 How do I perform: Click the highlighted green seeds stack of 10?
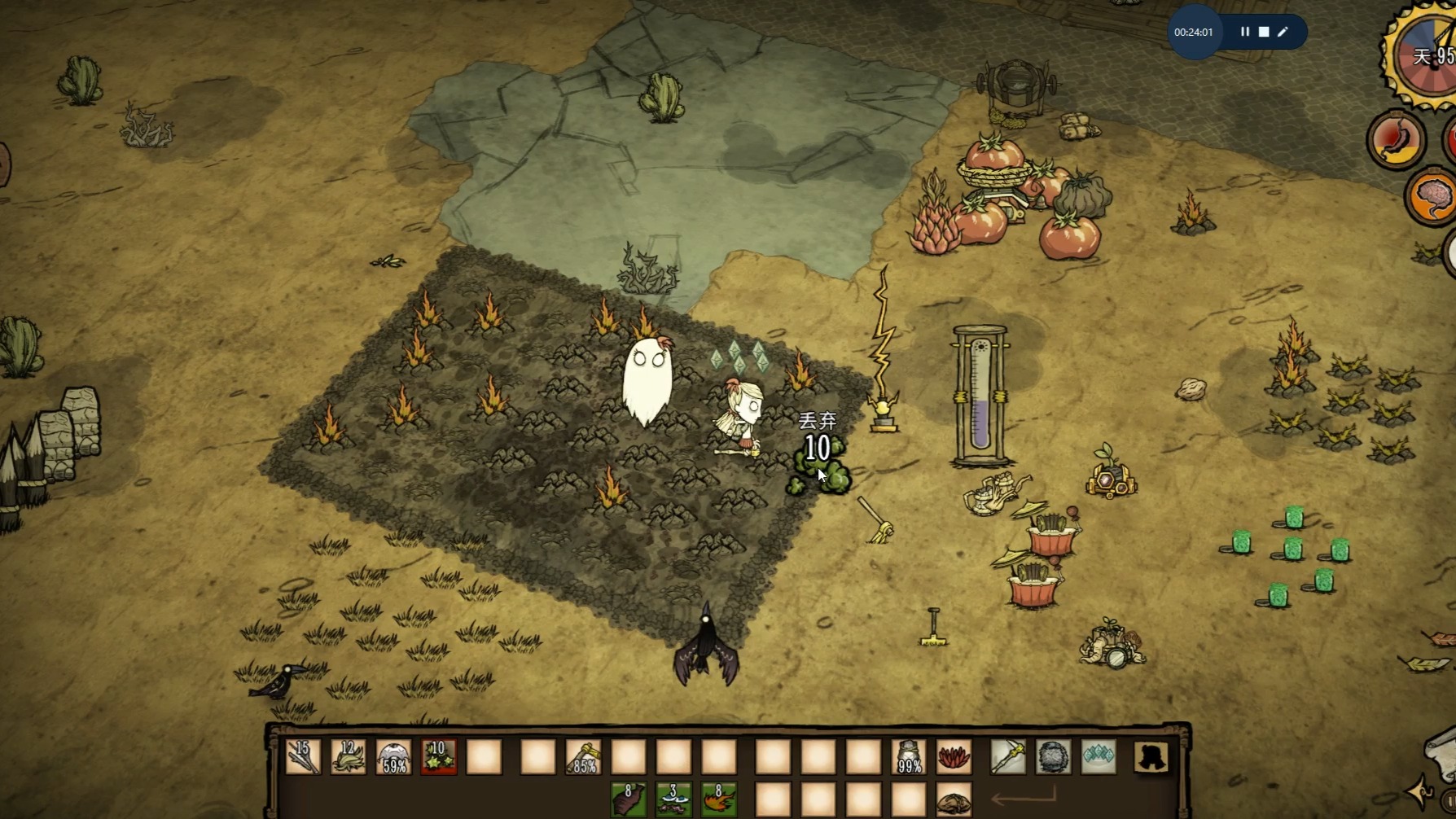(x=439, y=756)
